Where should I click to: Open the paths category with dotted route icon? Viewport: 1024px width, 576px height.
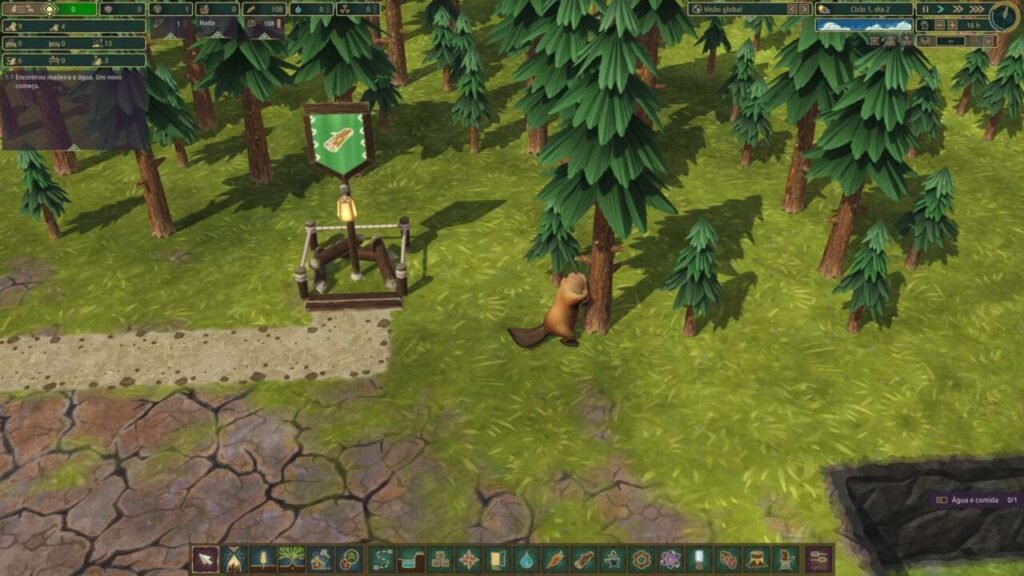click(x=381, y=559)
